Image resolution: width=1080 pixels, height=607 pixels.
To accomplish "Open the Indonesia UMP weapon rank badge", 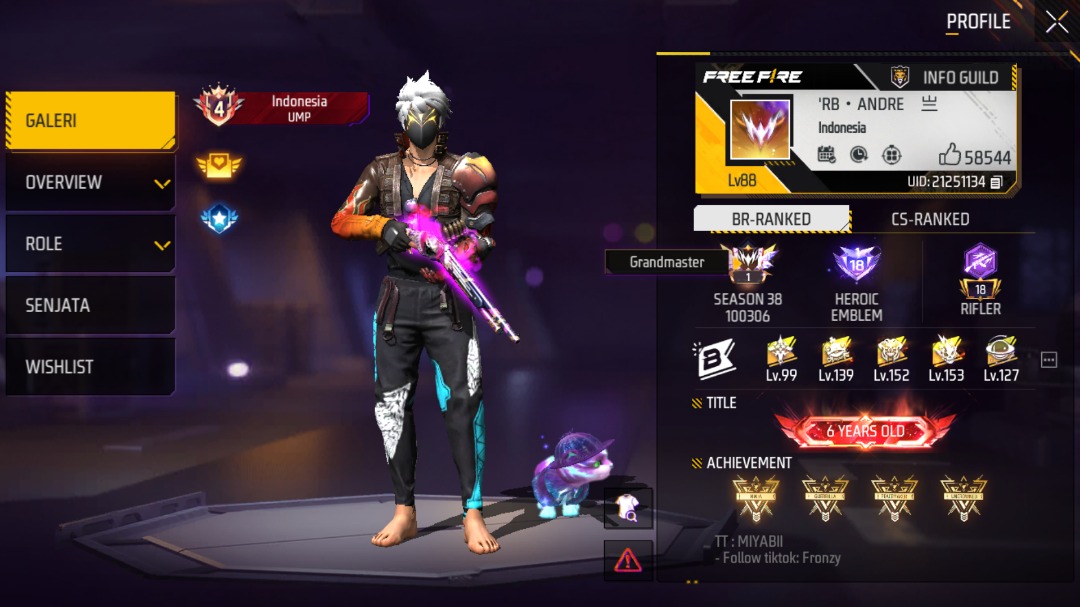I will [282, 108].
